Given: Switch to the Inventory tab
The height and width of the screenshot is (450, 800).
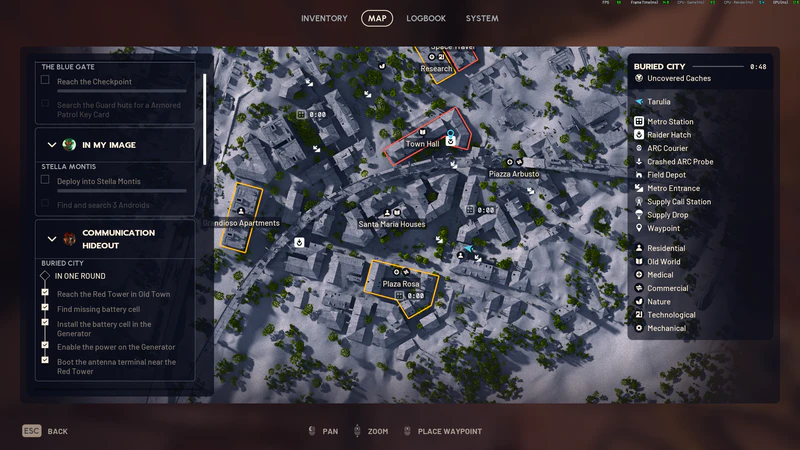Looking at the screenshot, I should coord(324,18).
